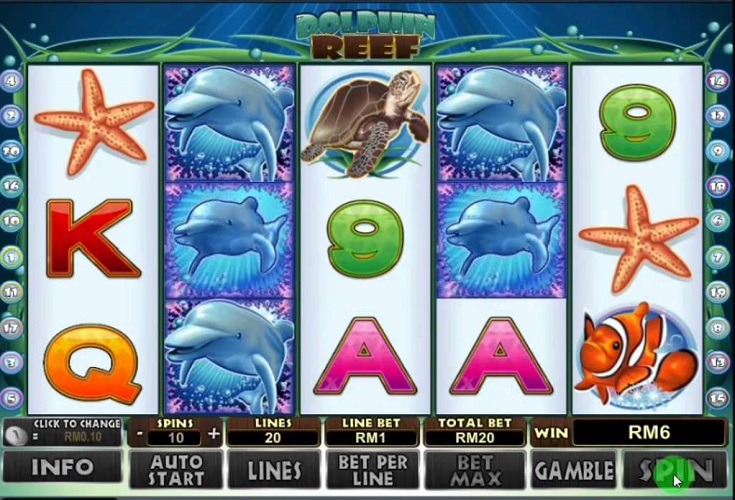Image resolution: width=735 pixels, height=500 pixels.
Task: Pick payline 9 bubble
Action: click(718, 151)
